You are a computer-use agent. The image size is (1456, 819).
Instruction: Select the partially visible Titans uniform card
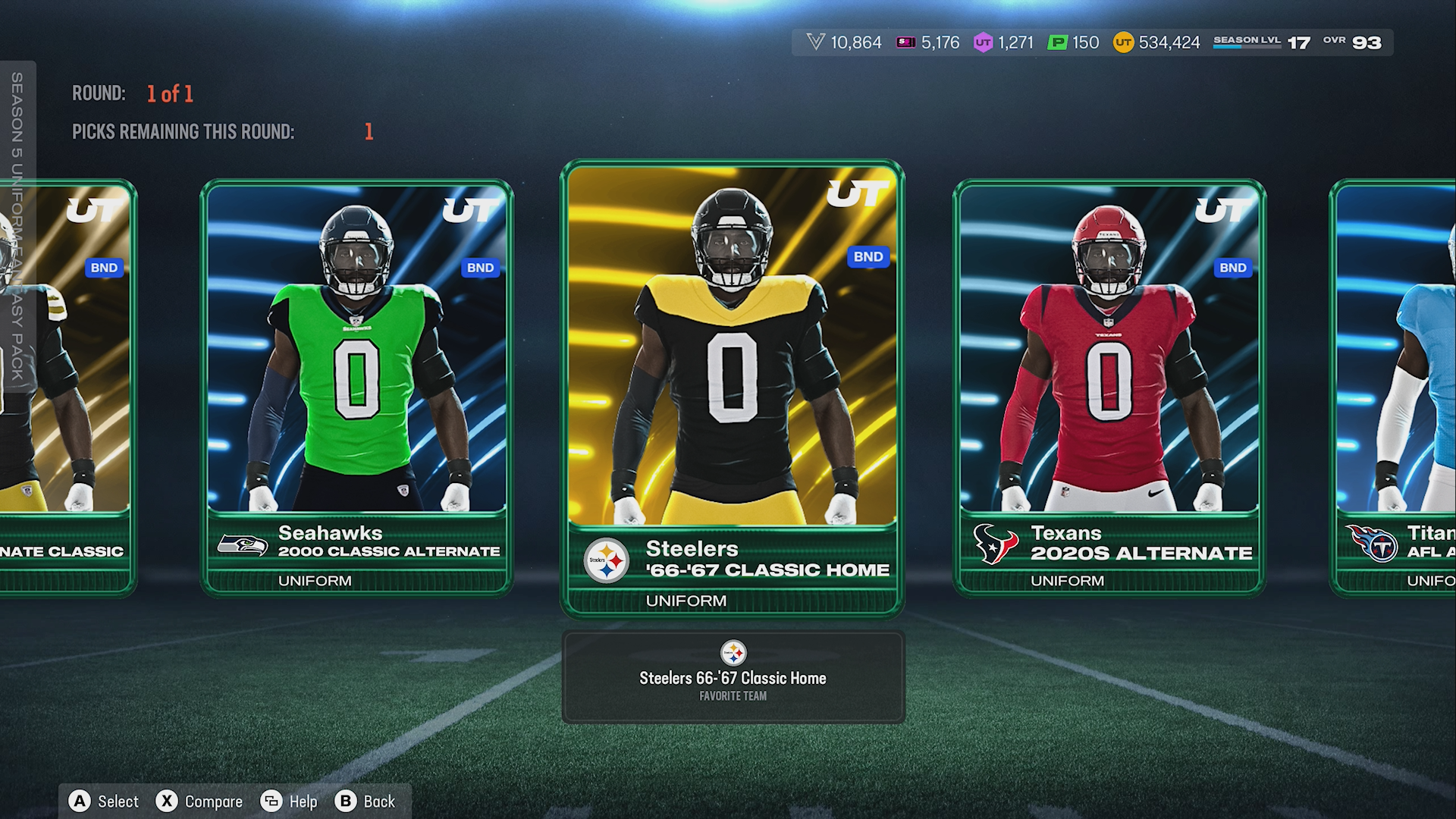click(1395, 387)
